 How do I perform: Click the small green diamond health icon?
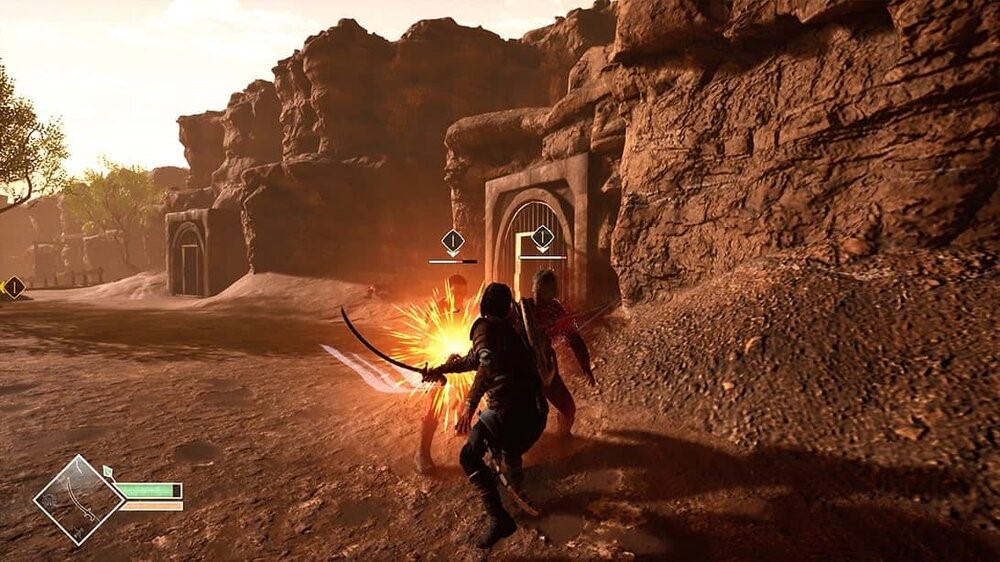click(x=108, y=470)
